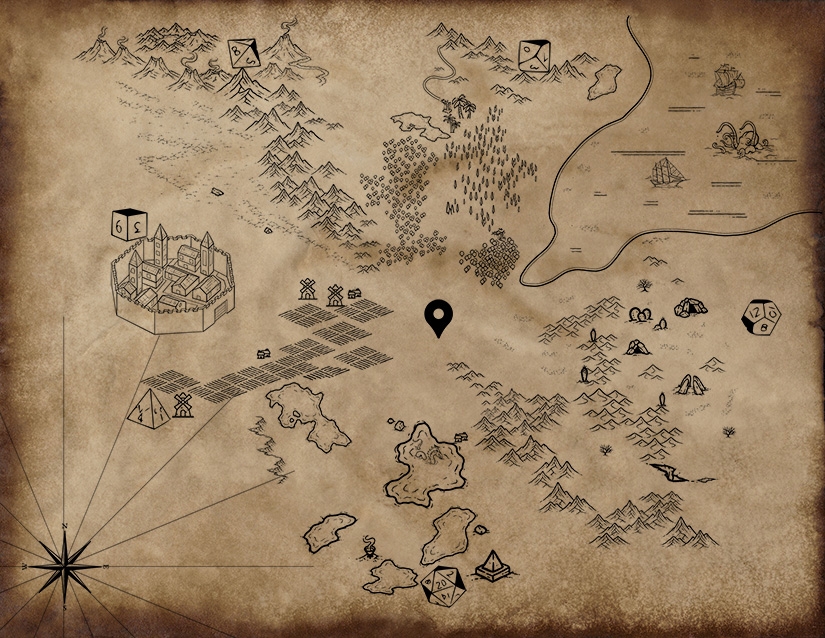Viewport: 825px width, 638px height.
Task: Pick the four-sided pyramid die by the fields
Action: [150, 410]
